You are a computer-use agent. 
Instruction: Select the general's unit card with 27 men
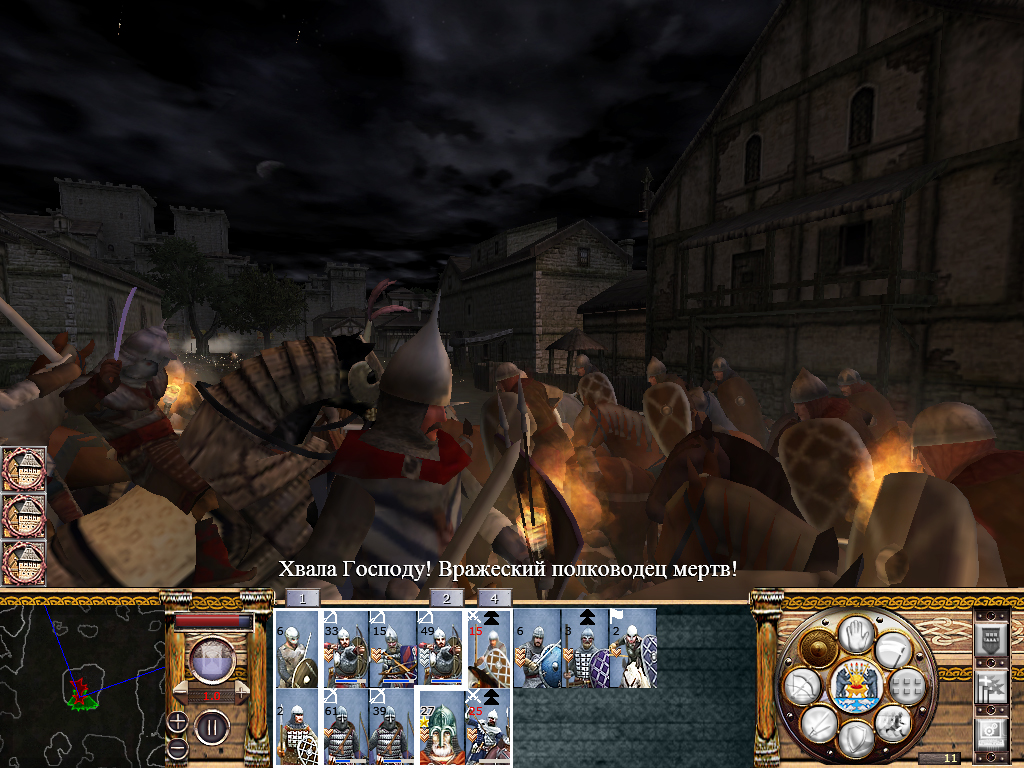[441, 726]
